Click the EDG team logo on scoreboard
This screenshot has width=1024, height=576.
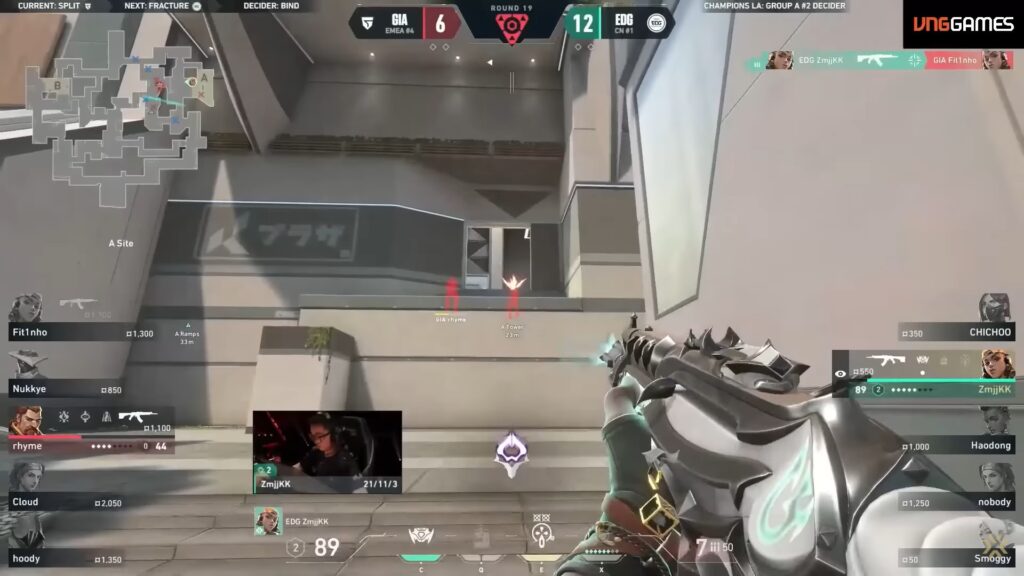coord(657,21)
